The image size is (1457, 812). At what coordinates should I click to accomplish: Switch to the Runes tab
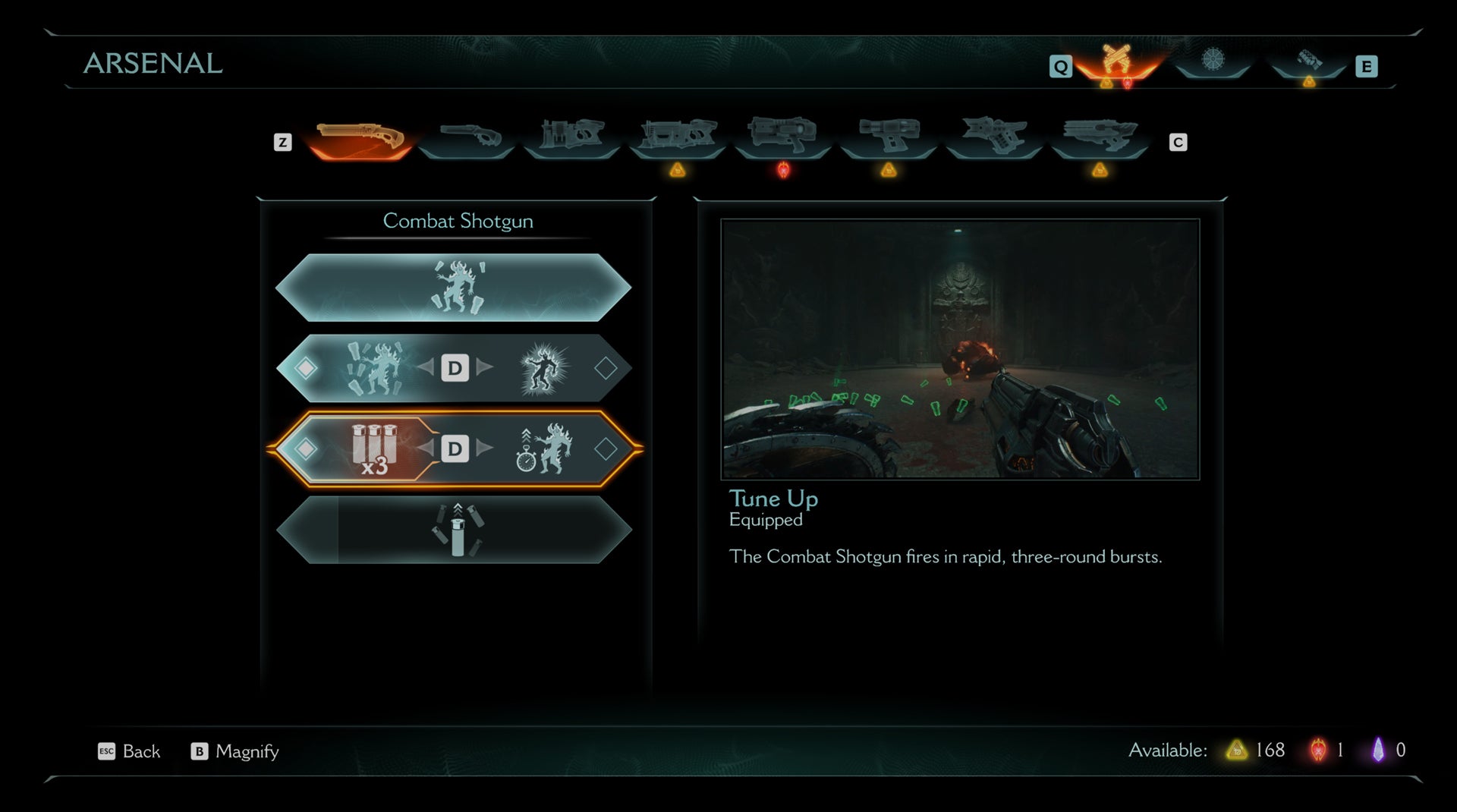1215,66
